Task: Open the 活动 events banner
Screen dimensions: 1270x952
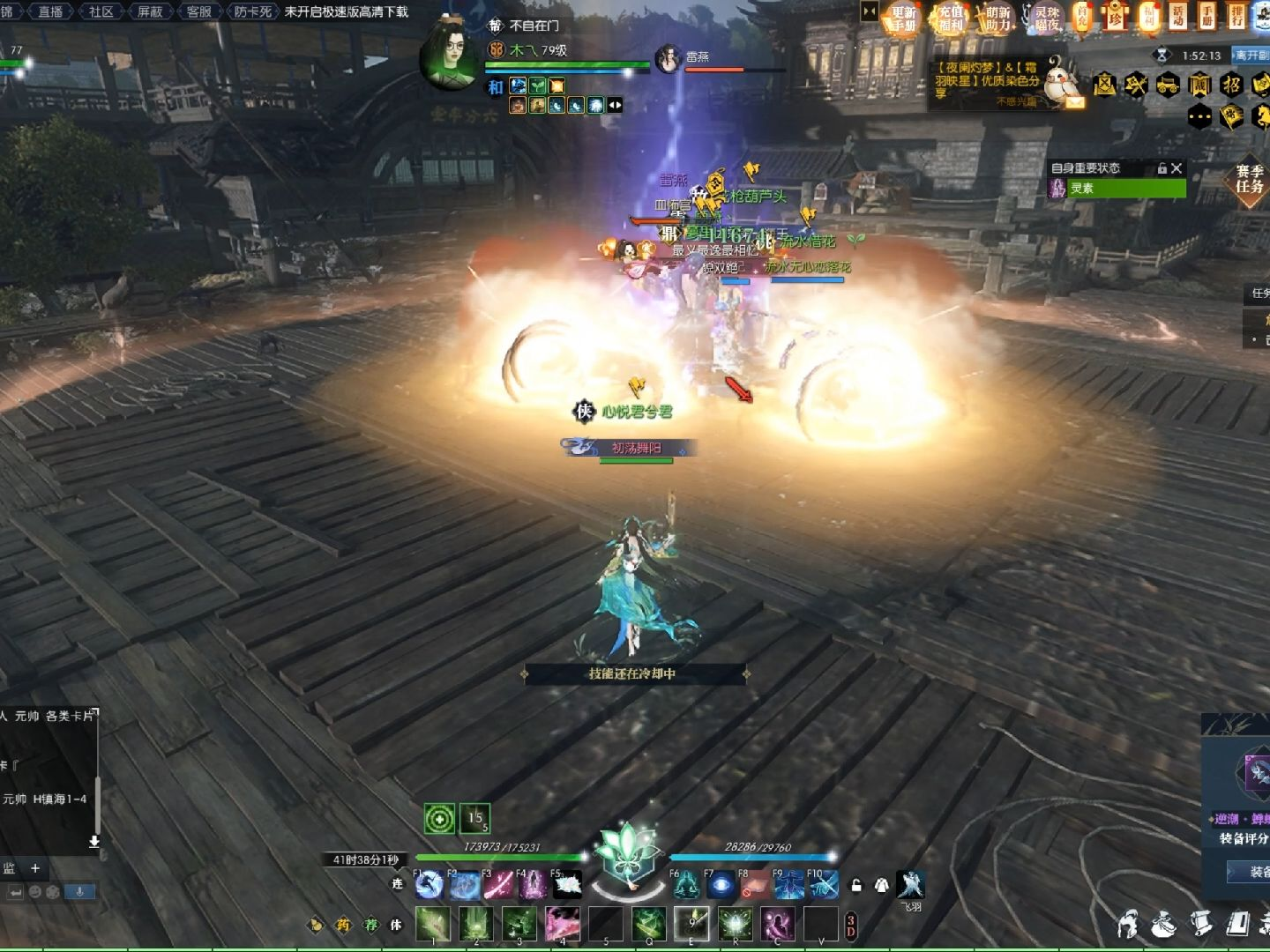Action: [1178, 16]
